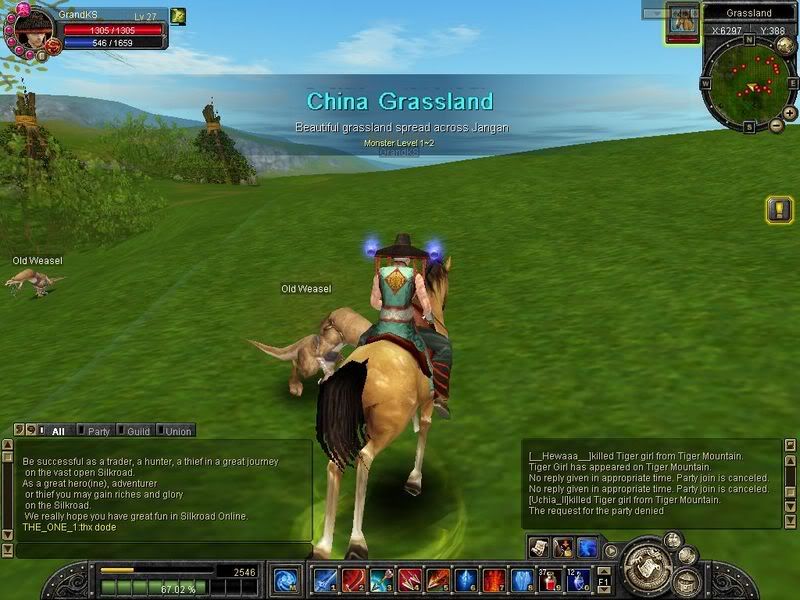
Task: Select the Union chat tab
Action: pos(177,431)
